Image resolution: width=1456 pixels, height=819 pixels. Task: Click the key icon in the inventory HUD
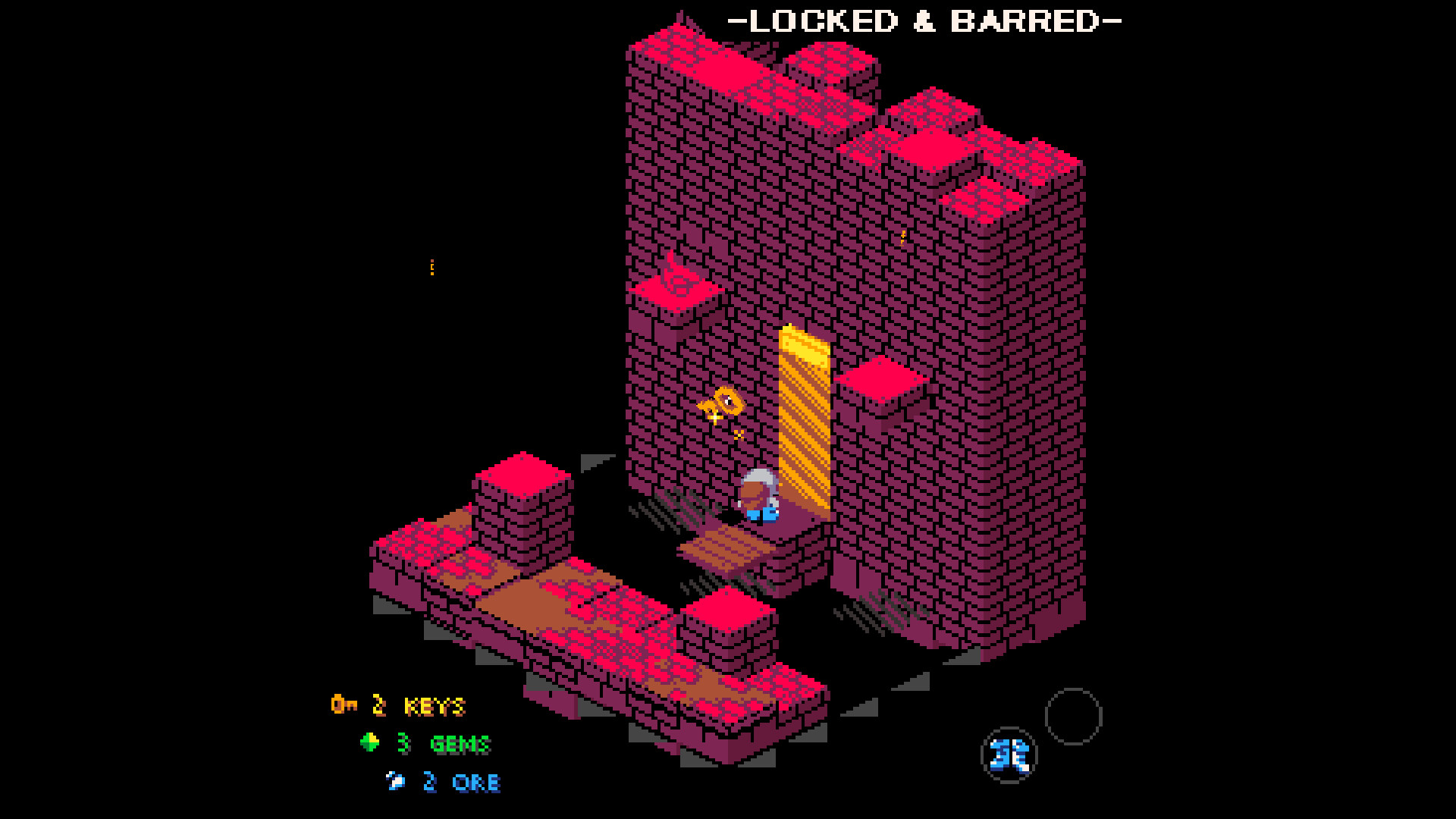[345, 705]
